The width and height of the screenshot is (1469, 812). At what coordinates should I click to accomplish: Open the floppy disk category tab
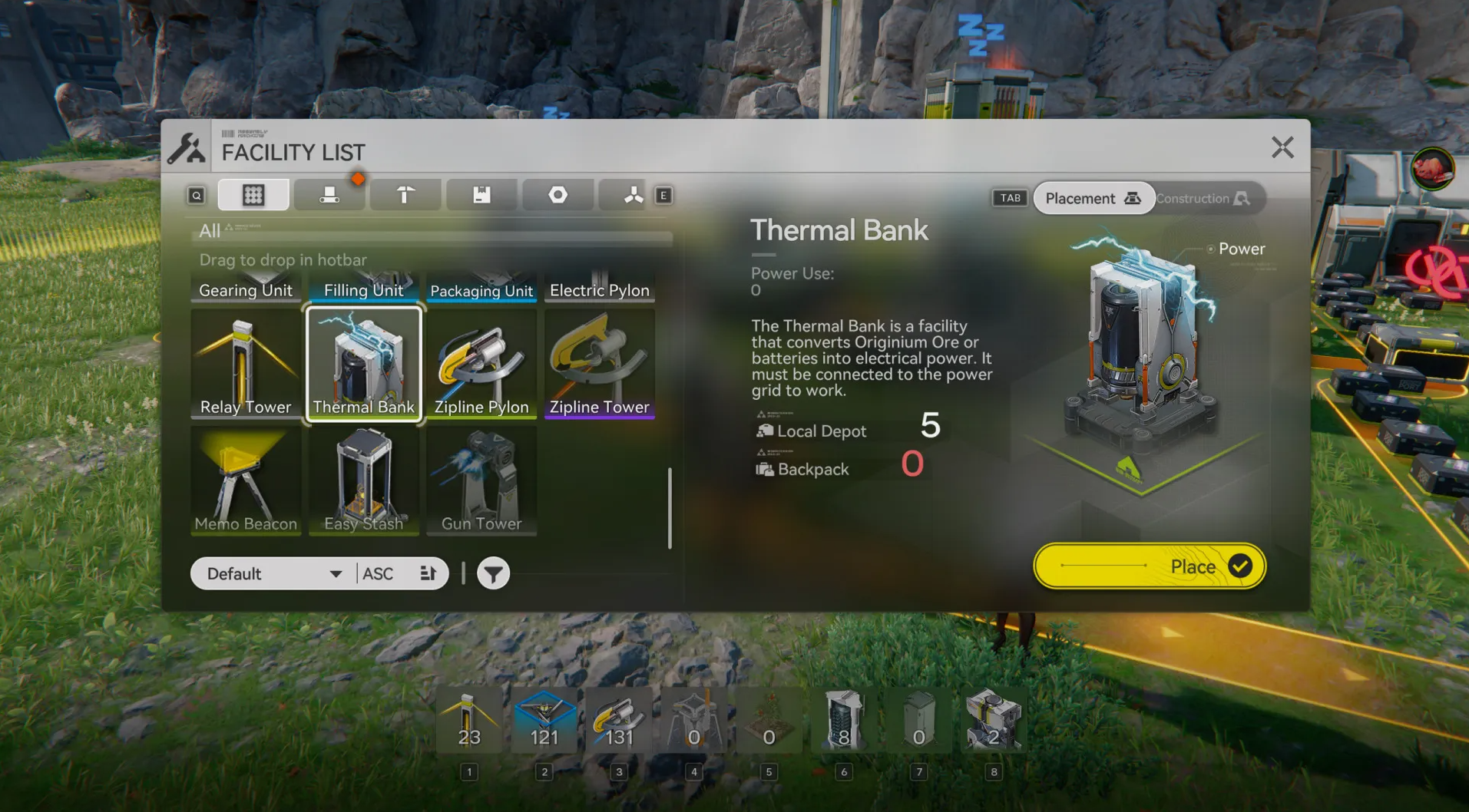click(x=481, y=195)
